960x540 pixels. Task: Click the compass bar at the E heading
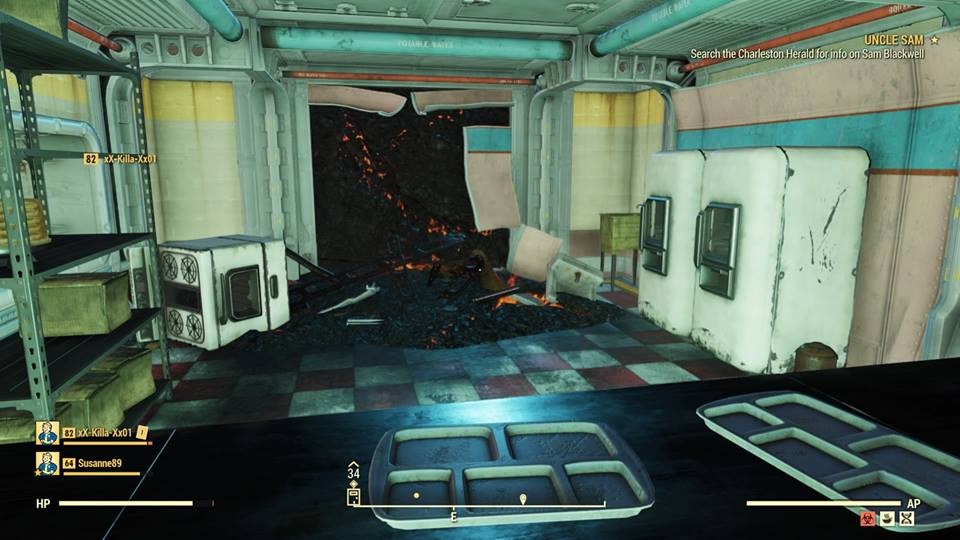coord(453,516)
